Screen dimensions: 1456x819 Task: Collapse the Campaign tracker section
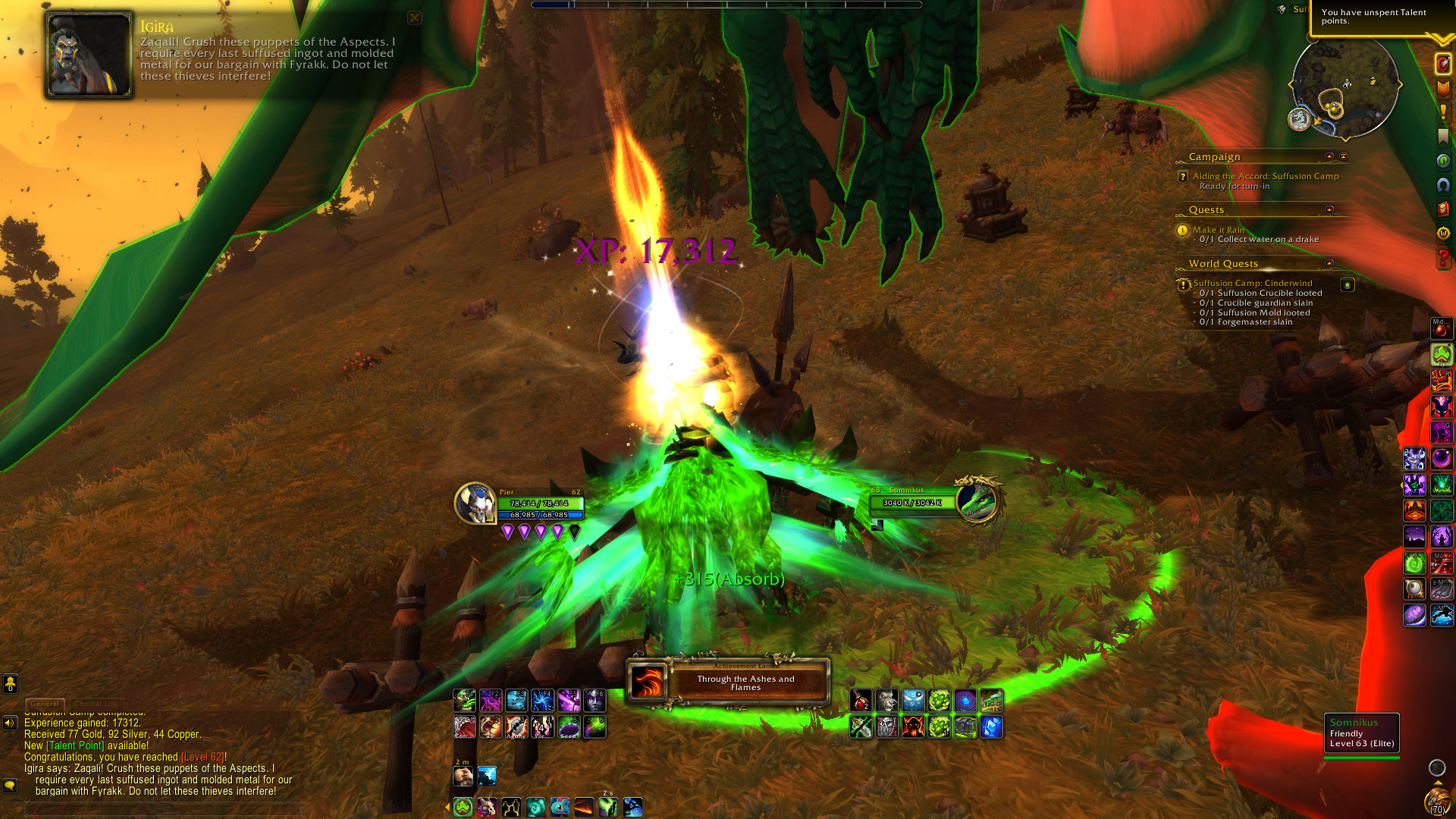pos(1329,156)
